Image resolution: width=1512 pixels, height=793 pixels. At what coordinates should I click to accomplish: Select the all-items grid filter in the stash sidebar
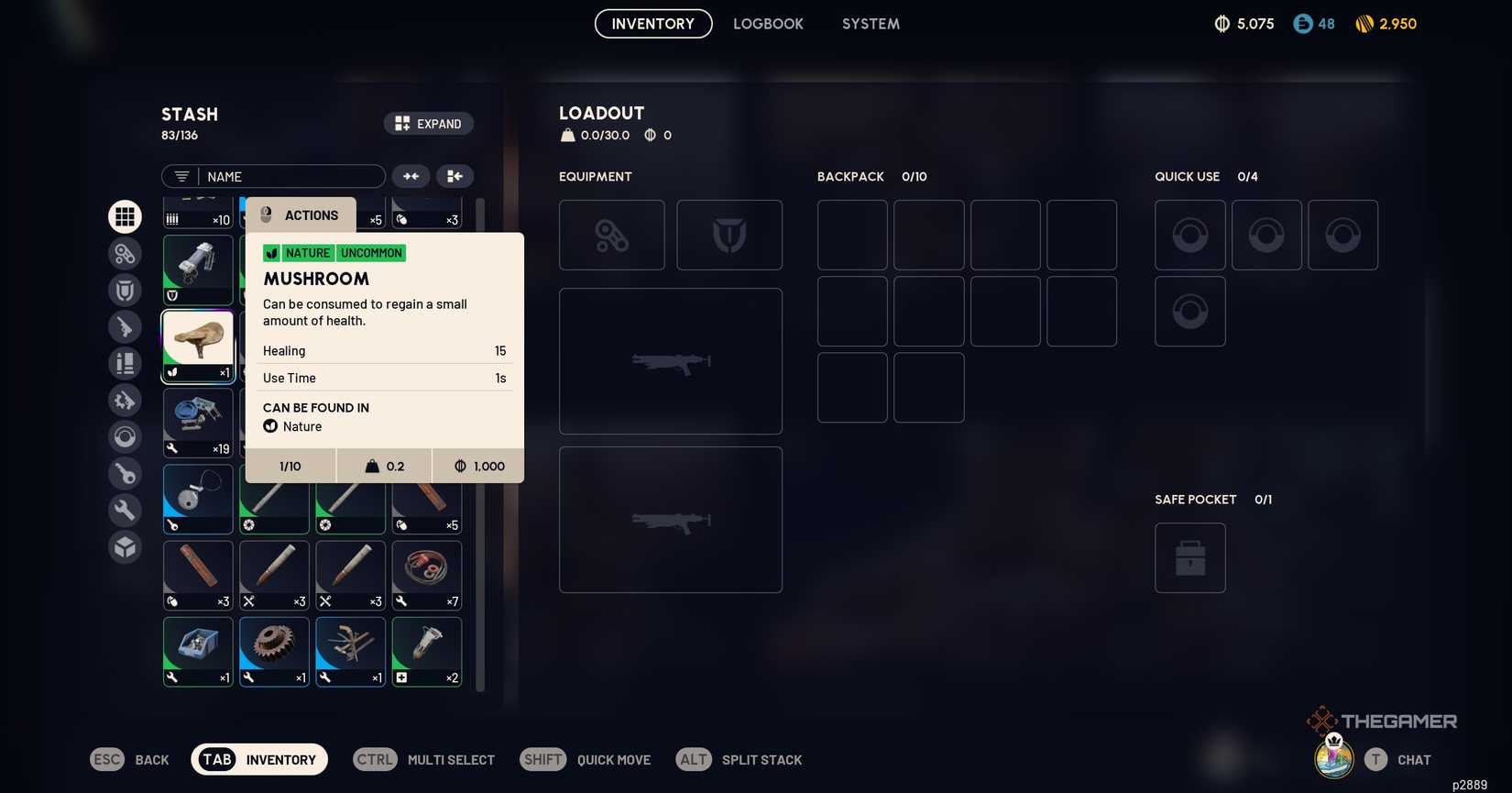click(125, 216)
